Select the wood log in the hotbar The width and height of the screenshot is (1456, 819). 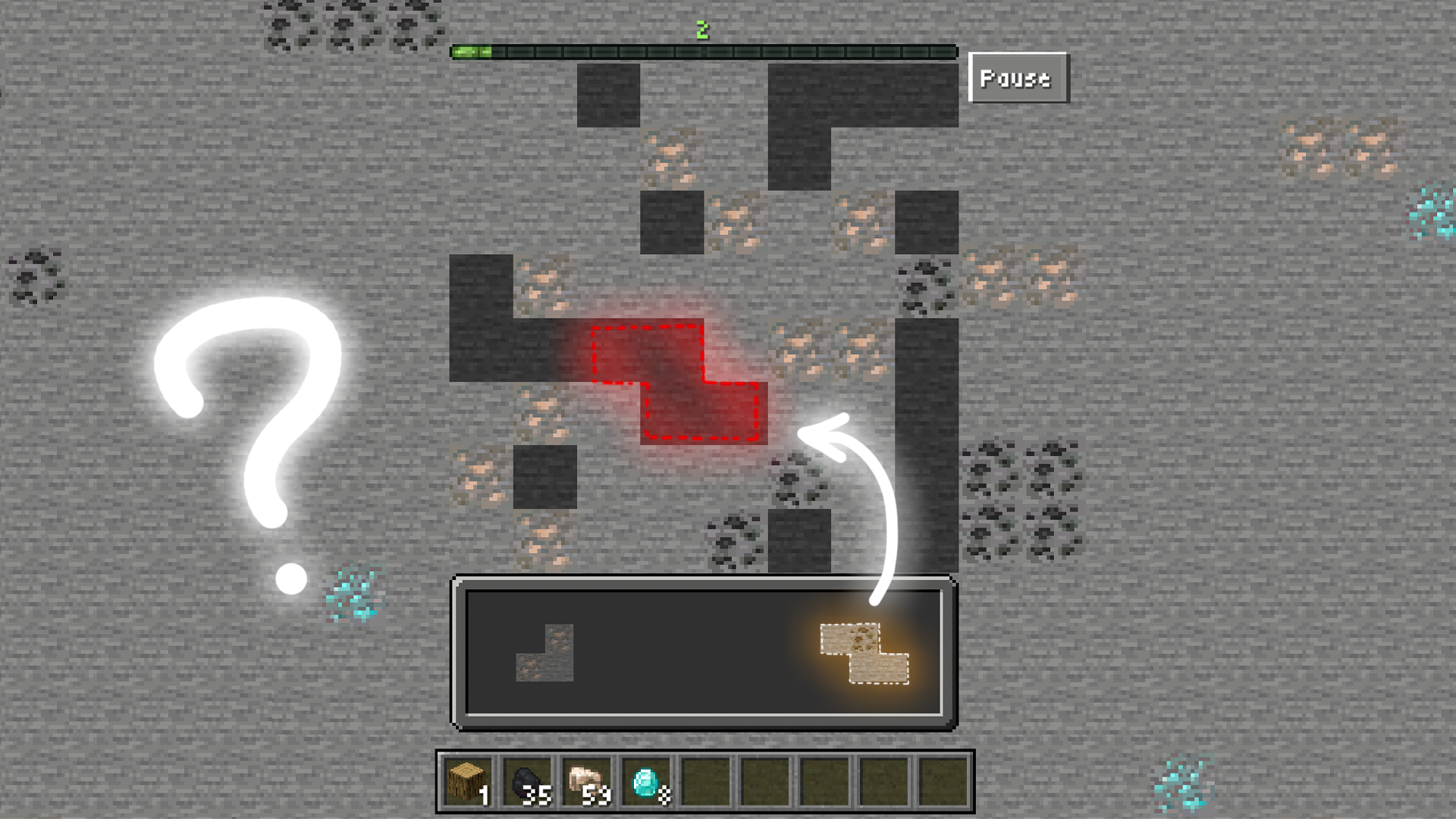point(468,781)
